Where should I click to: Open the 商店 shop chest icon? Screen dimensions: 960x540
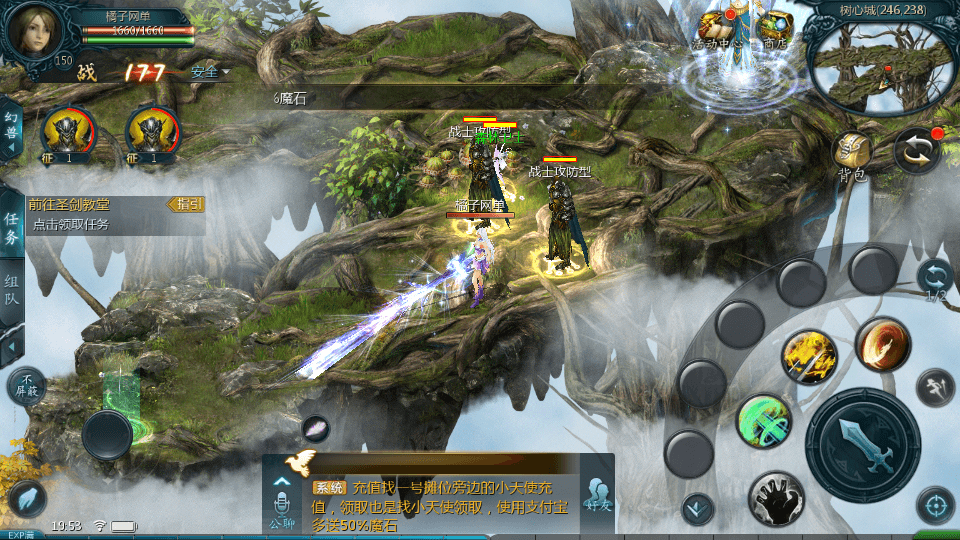click(x=774, y=28)
